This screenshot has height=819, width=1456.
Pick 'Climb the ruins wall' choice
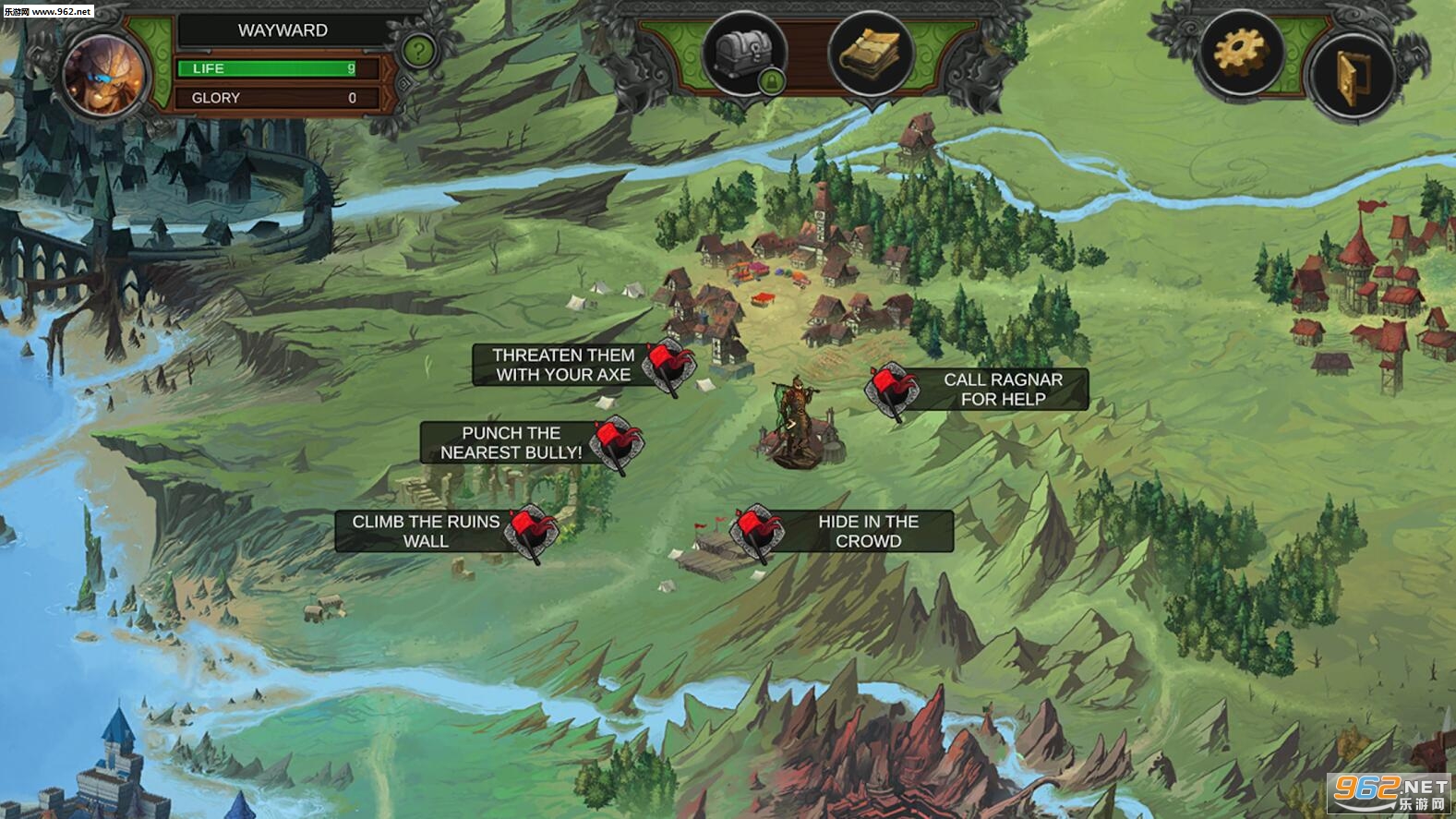[x=427, y=532]
